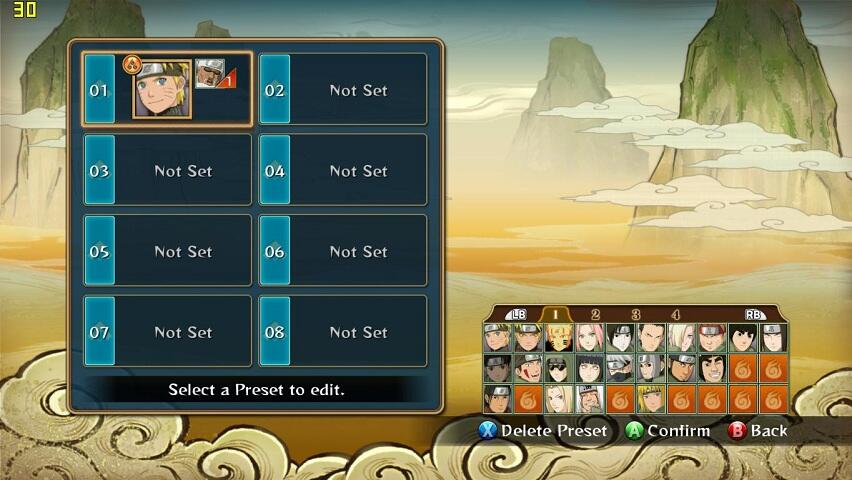Select Shino with dark sunglasses
852x480 pixels.
[559, 369]
